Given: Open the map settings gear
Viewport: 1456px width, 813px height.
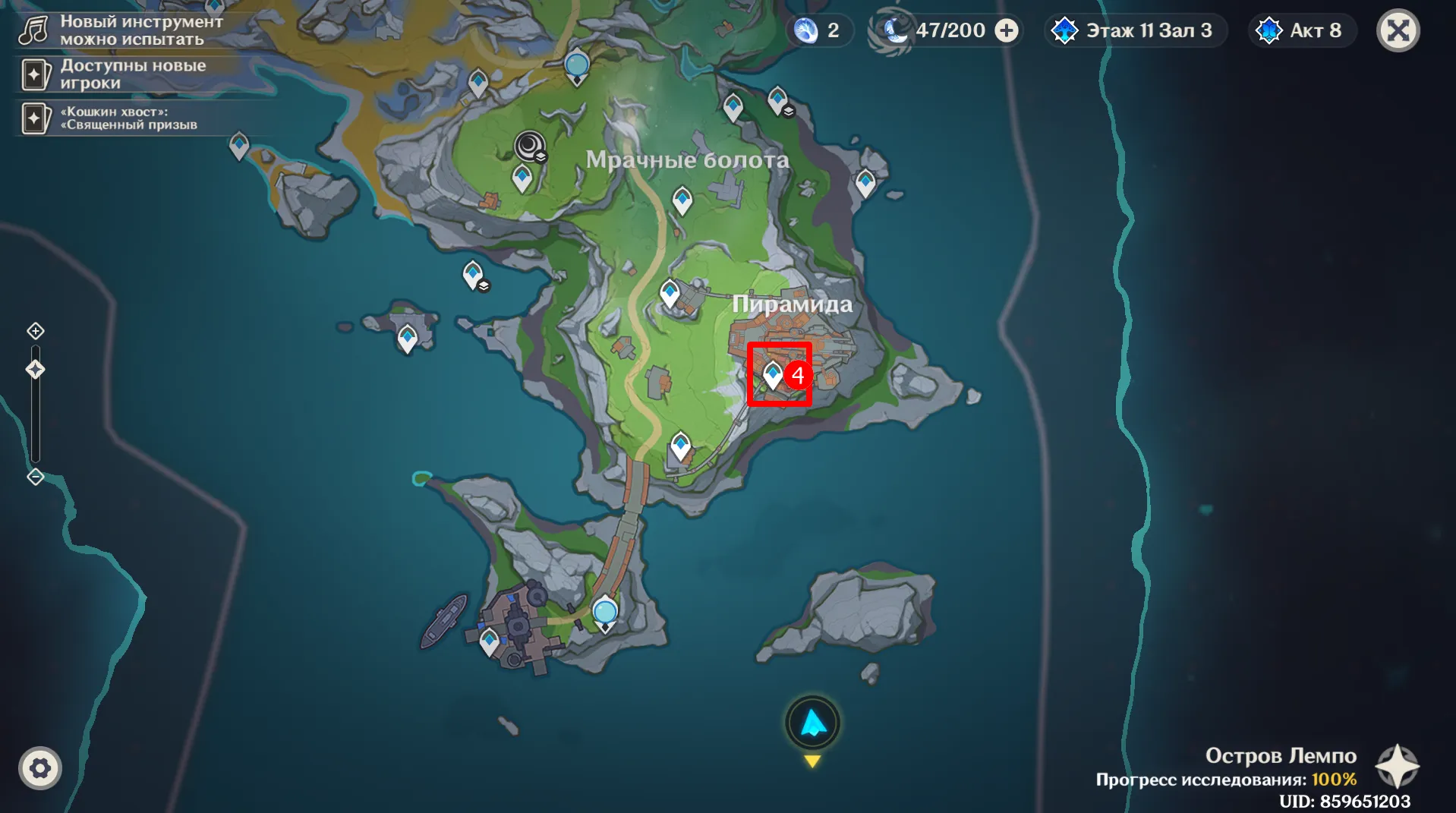Looking at the screenshot, I should click(39, 768).
